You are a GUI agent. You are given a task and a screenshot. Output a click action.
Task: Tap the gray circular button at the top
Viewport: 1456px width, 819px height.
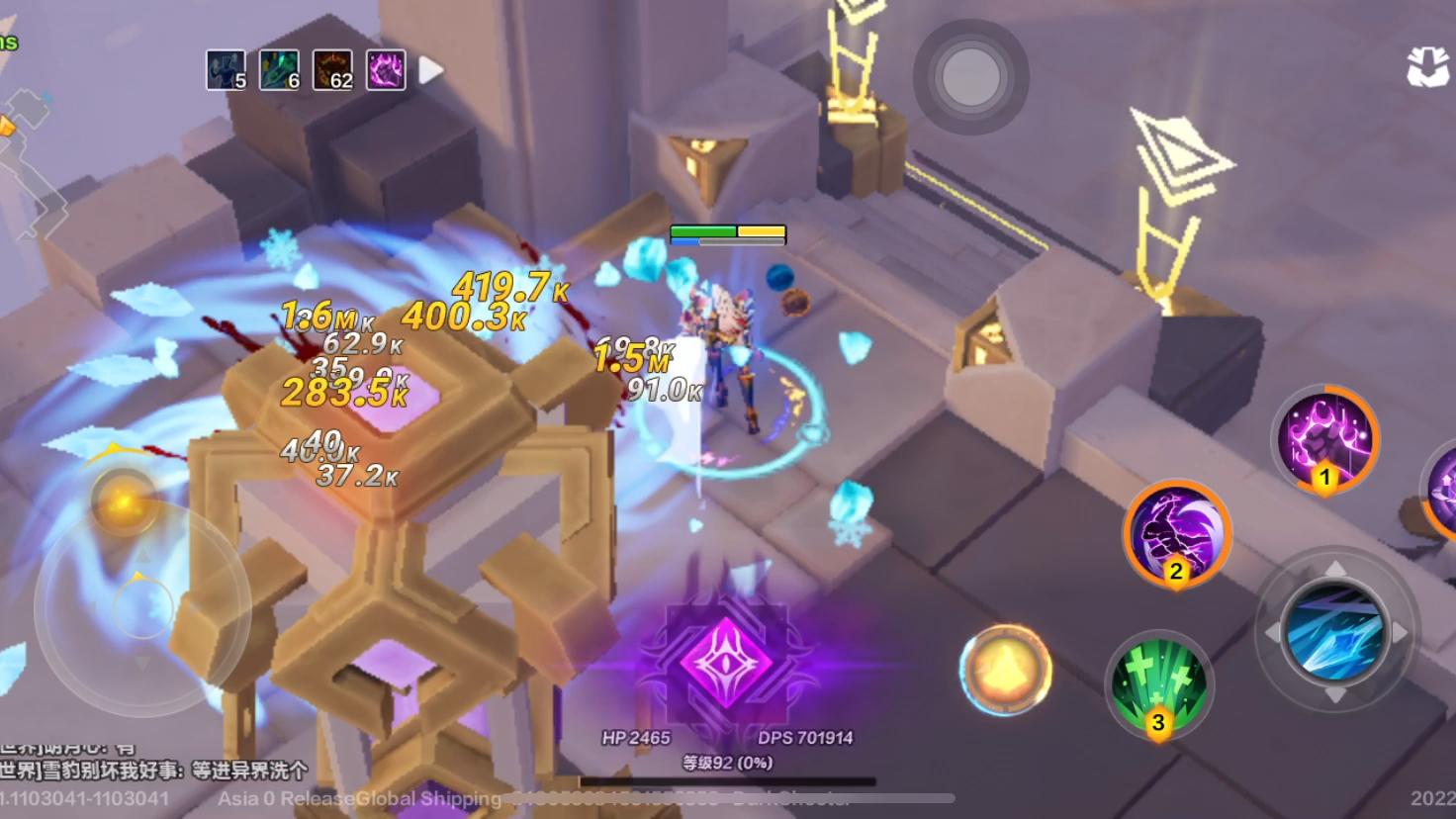[970, 76]
